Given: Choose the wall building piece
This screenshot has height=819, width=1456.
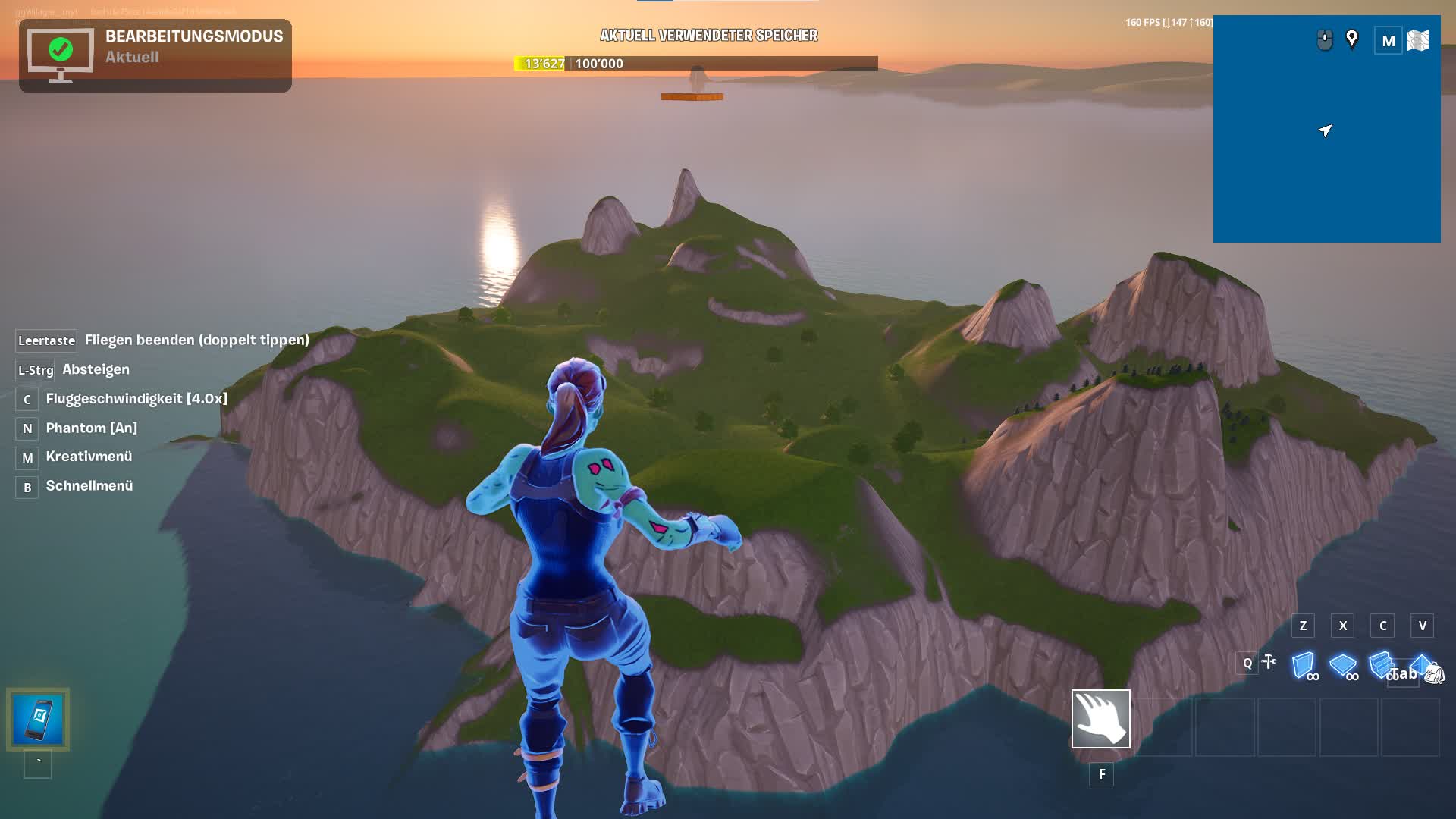Looking at the screenshot, I should tap(1304, 665).
